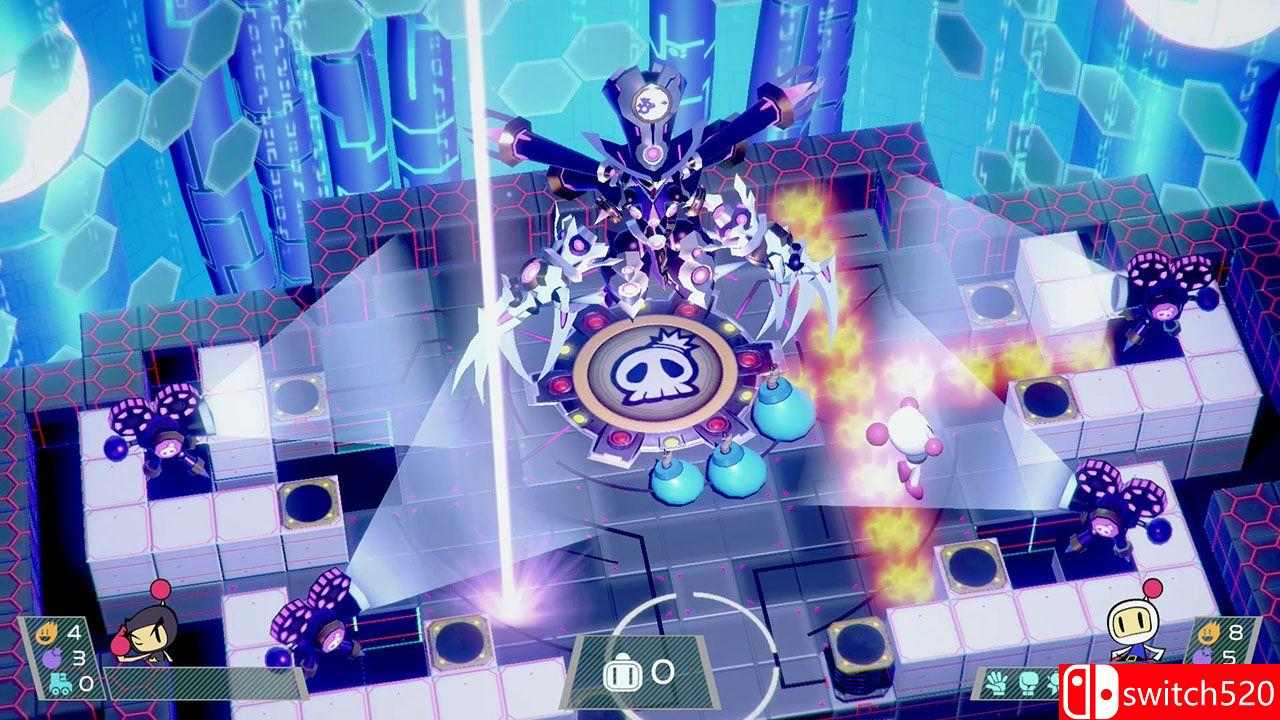Select the bomb count icon in Black Bomber's panel
The image size is (1280, 720).
pyautogui.click(x=54, y=657)
